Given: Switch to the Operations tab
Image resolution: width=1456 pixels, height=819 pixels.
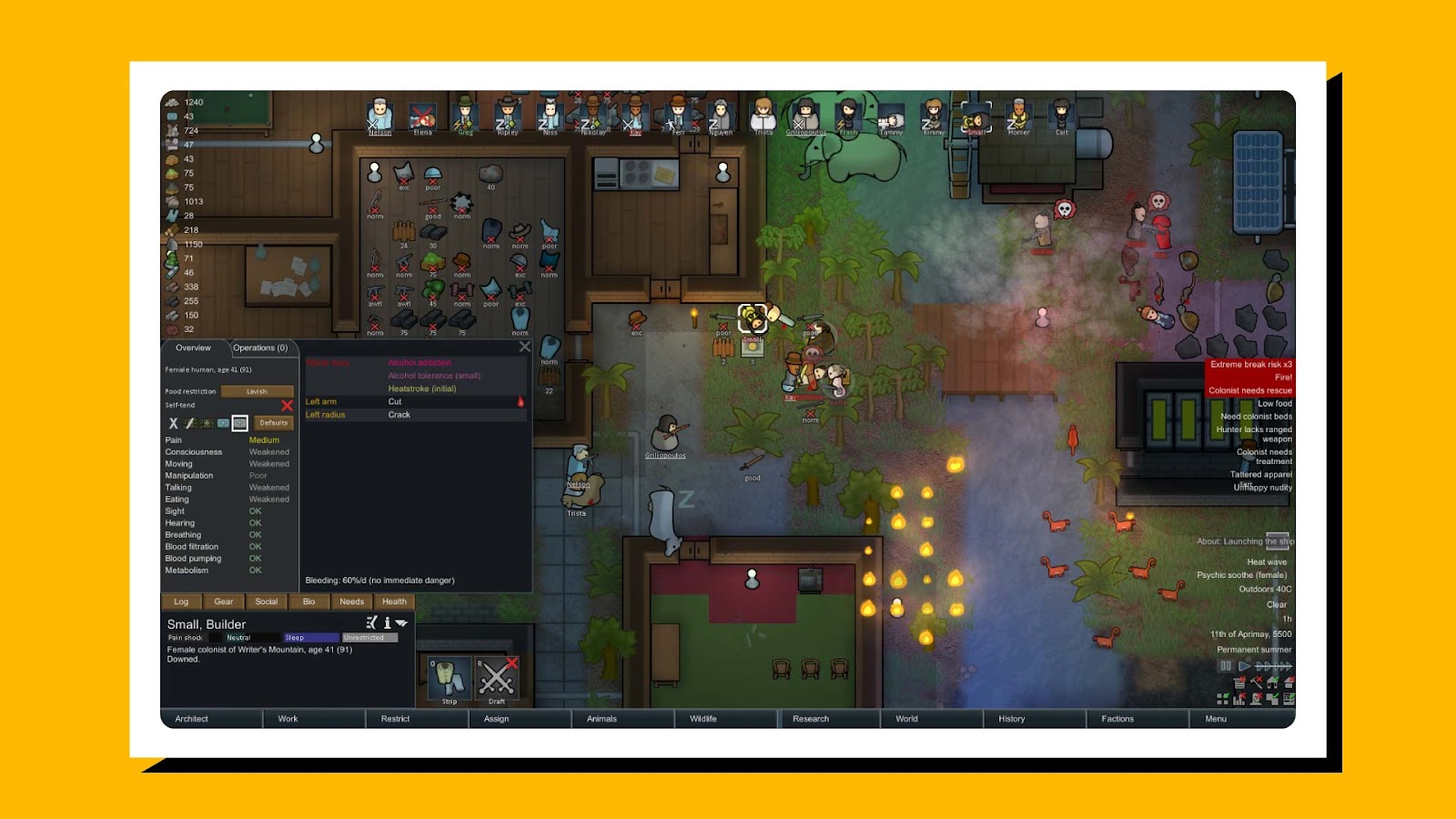Looking at the screenshot, I should [262, 348].
